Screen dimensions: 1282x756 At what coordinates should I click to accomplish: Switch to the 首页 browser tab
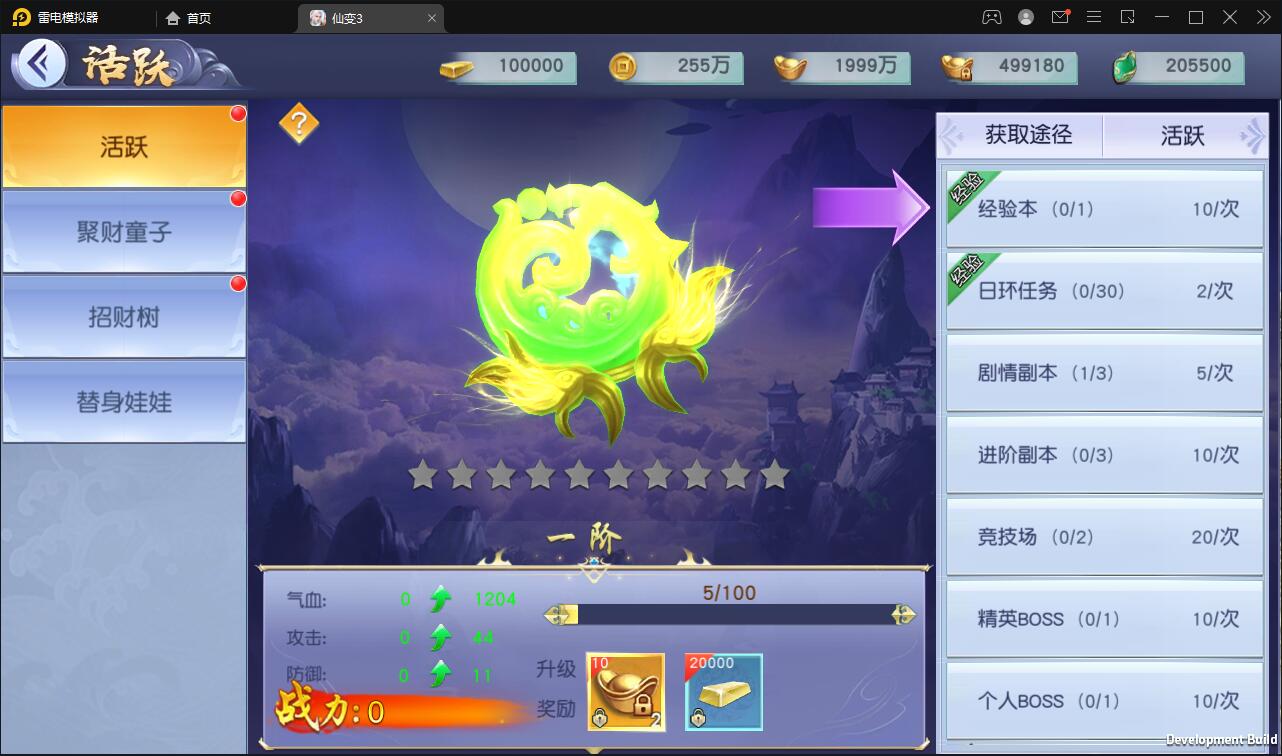coord(189,17)
